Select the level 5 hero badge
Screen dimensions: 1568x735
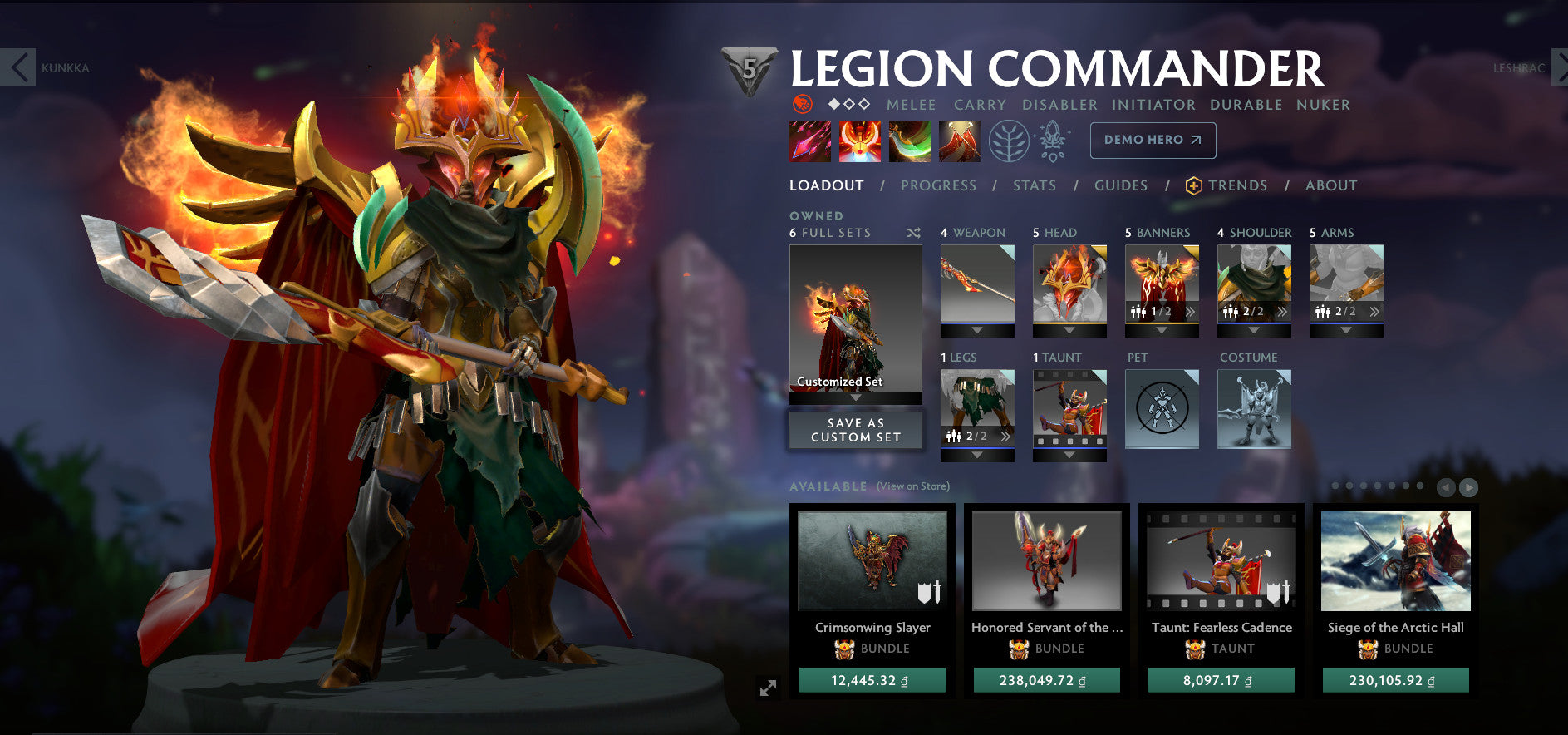tap(748, 71)
